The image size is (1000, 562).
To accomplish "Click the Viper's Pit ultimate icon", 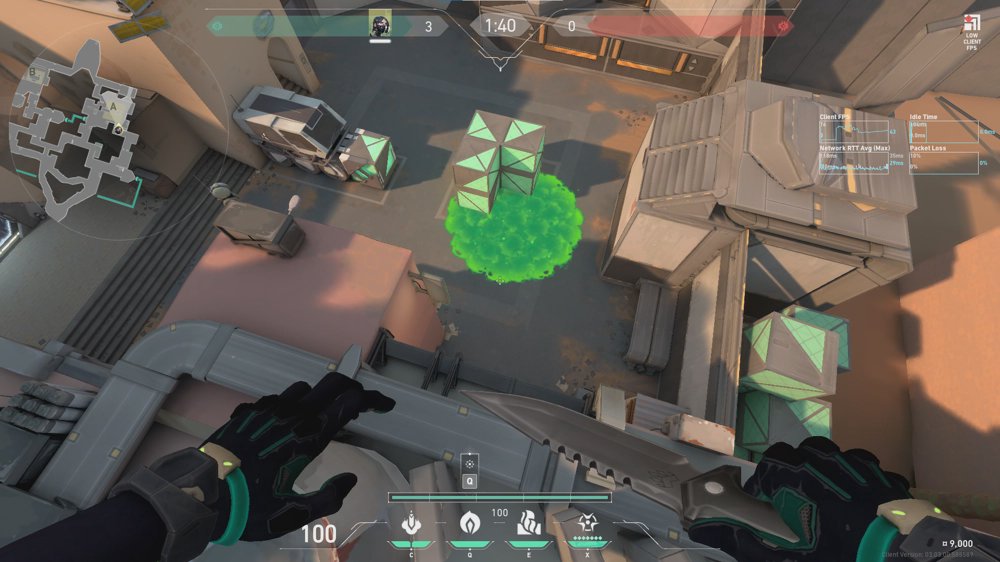I will pyautogui.click(x=587, y=522).
